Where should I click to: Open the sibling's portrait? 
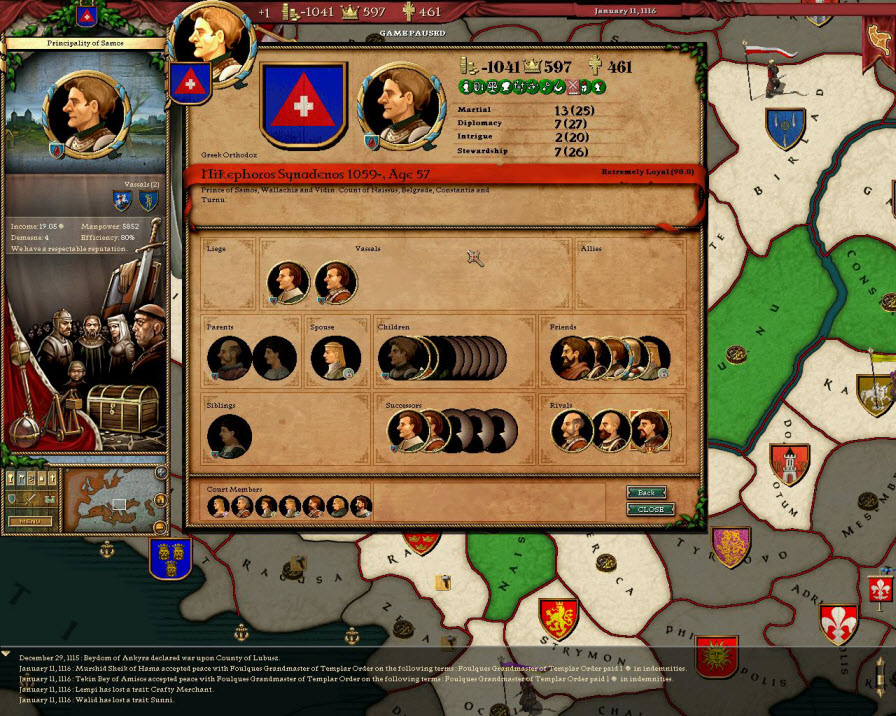[228, 436]
